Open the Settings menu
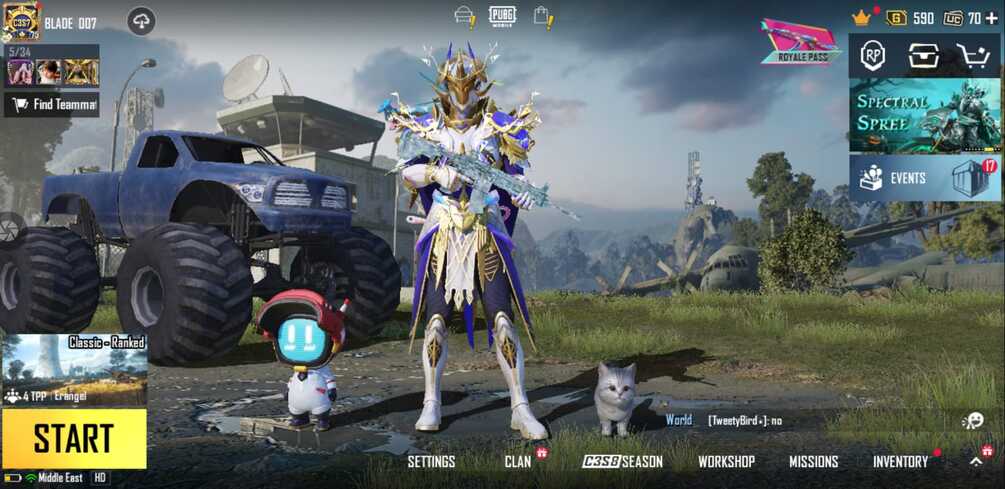The width and height of the screenshot is (1005, 489). coord(431,461)
